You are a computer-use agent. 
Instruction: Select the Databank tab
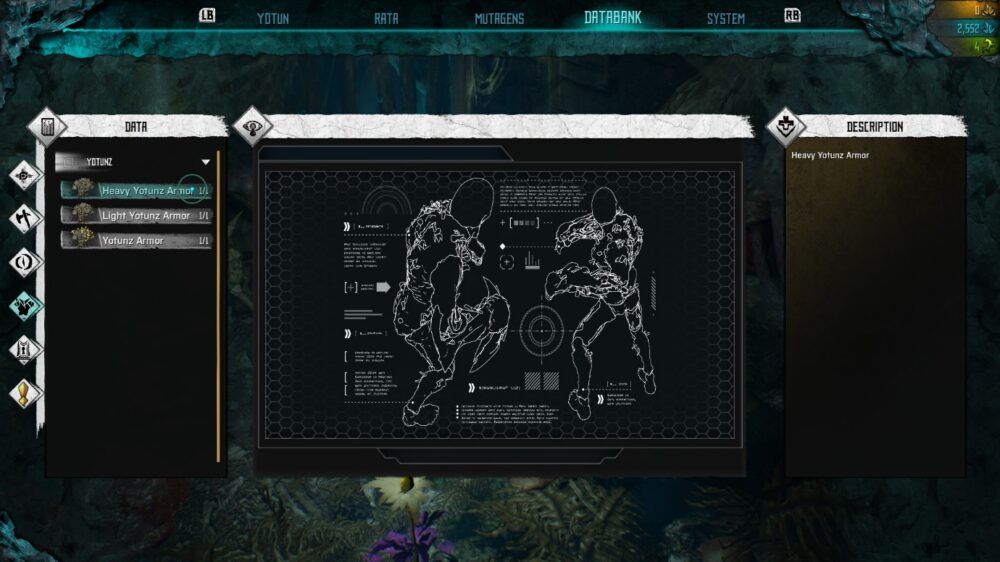[612, 18]
